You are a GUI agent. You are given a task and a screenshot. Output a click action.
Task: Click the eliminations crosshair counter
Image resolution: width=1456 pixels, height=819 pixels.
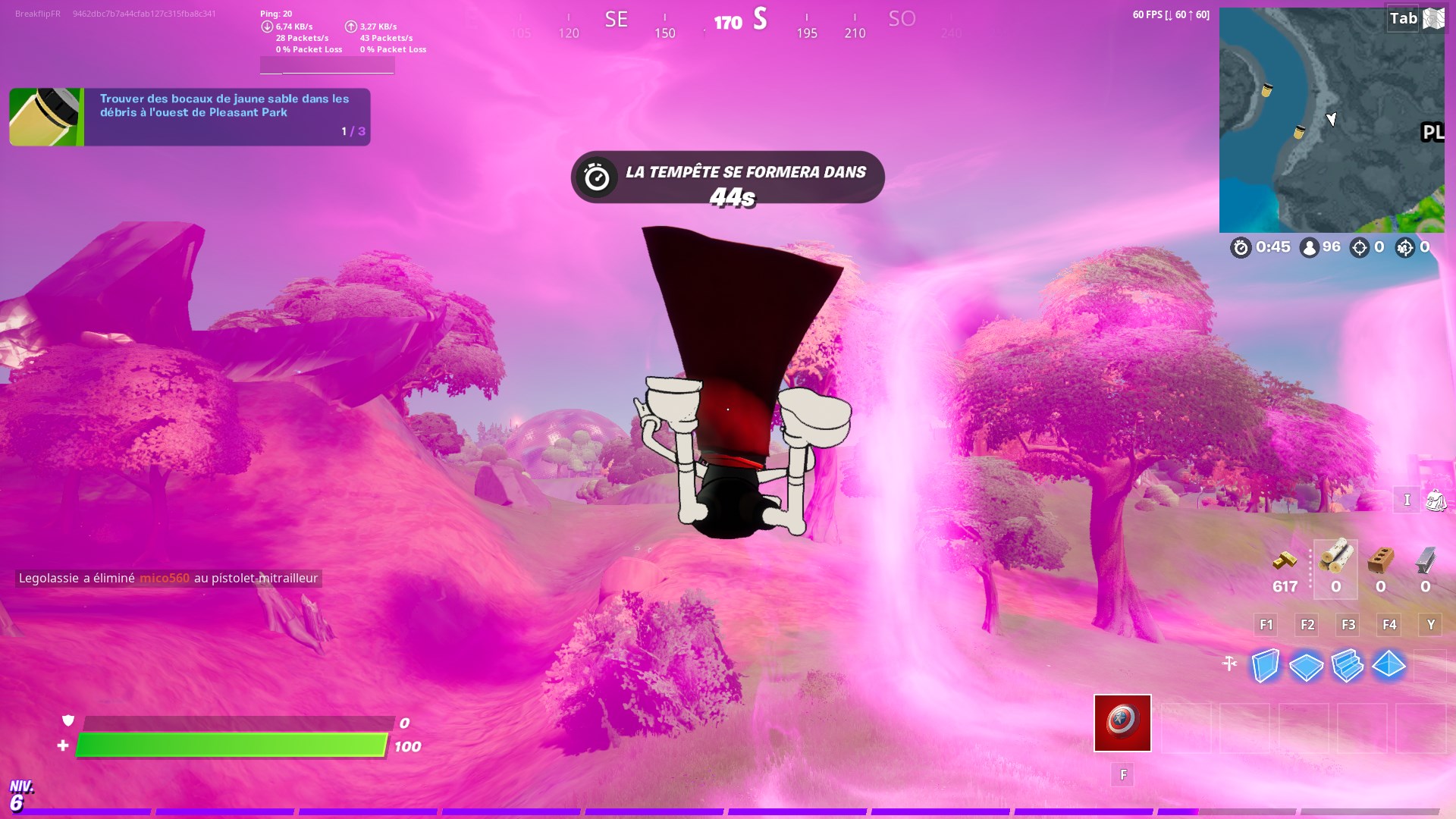tap(1360, 246)
